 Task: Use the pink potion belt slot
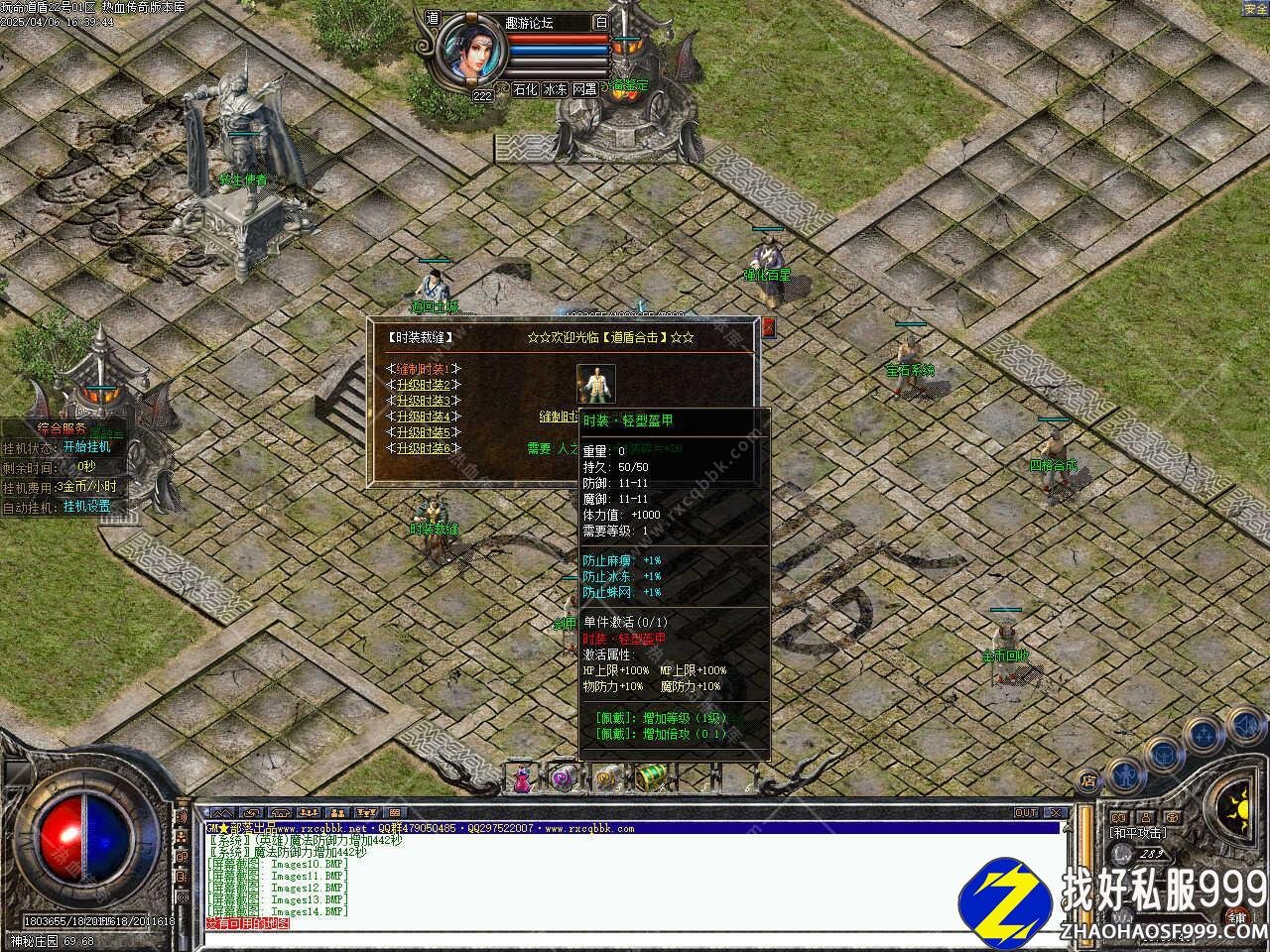(522, 779)
